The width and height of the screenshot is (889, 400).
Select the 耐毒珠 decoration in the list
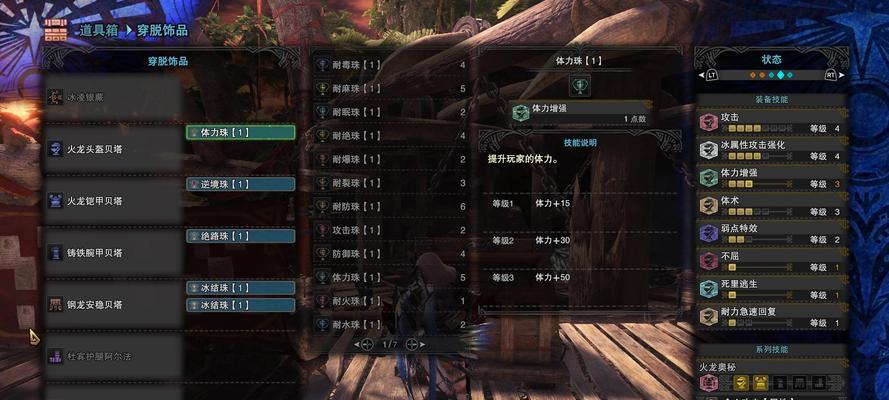coord(390,65)
